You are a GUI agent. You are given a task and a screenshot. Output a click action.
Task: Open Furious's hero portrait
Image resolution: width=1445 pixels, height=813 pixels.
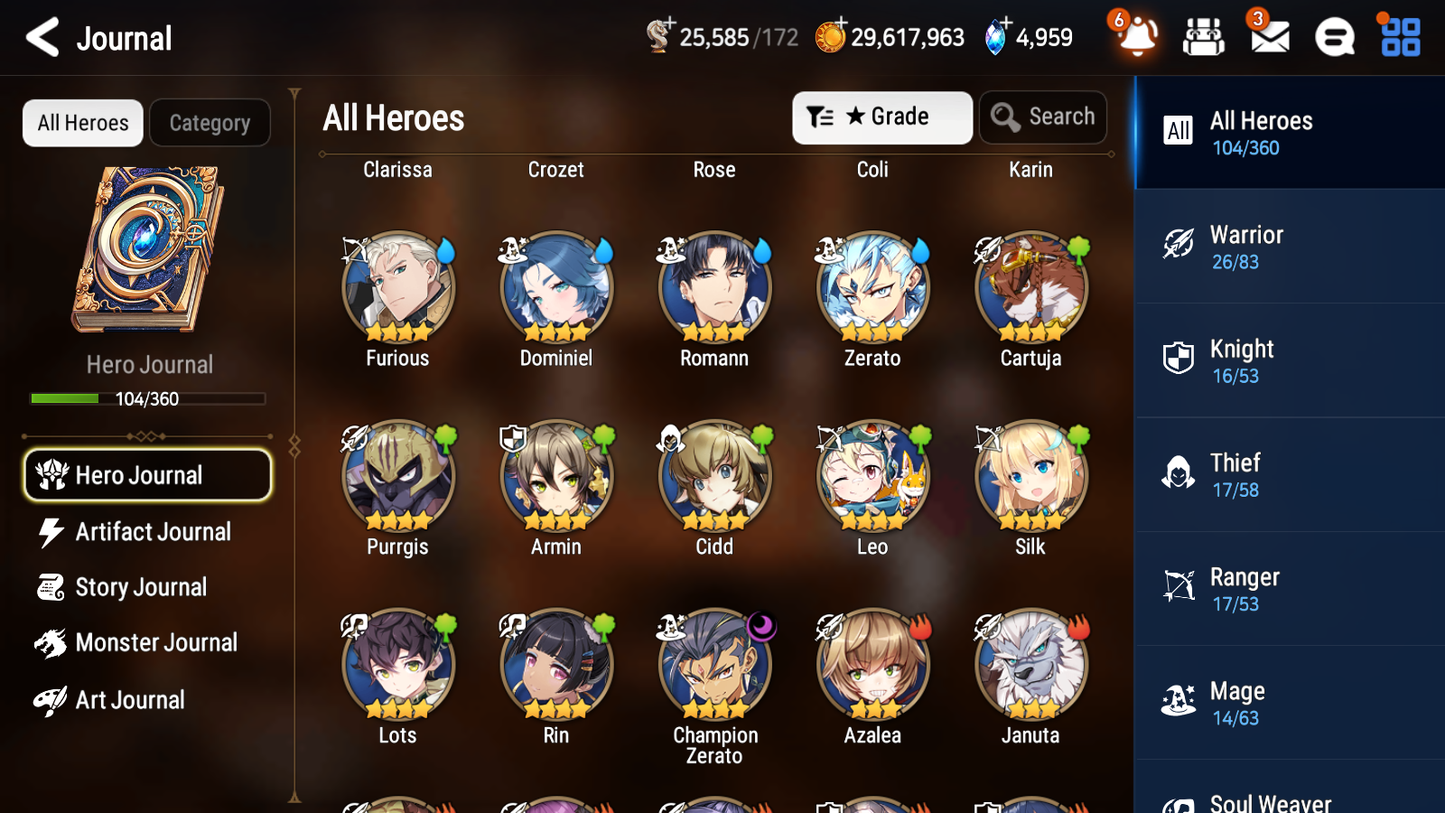398,287
